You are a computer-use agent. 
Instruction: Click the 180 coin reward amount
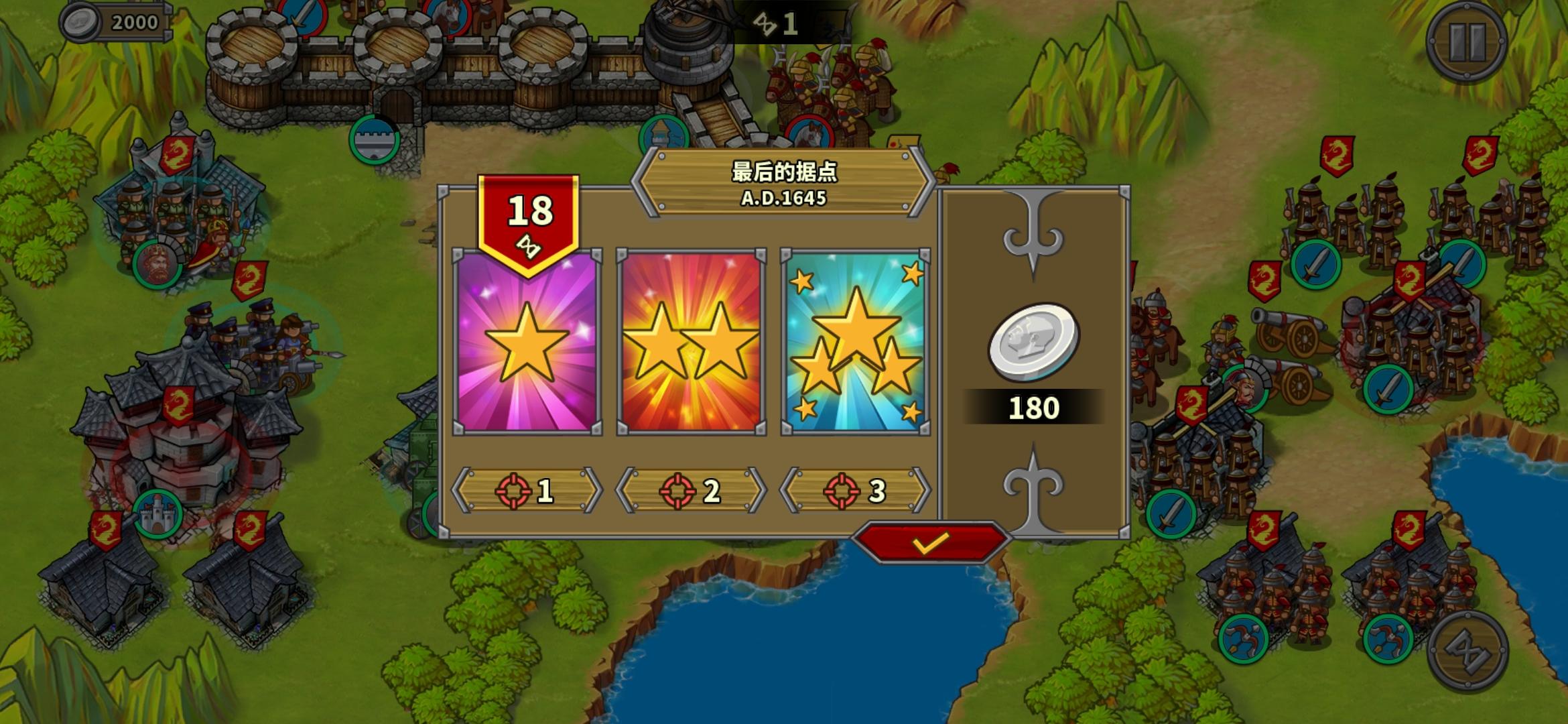tap(1034, 406)
